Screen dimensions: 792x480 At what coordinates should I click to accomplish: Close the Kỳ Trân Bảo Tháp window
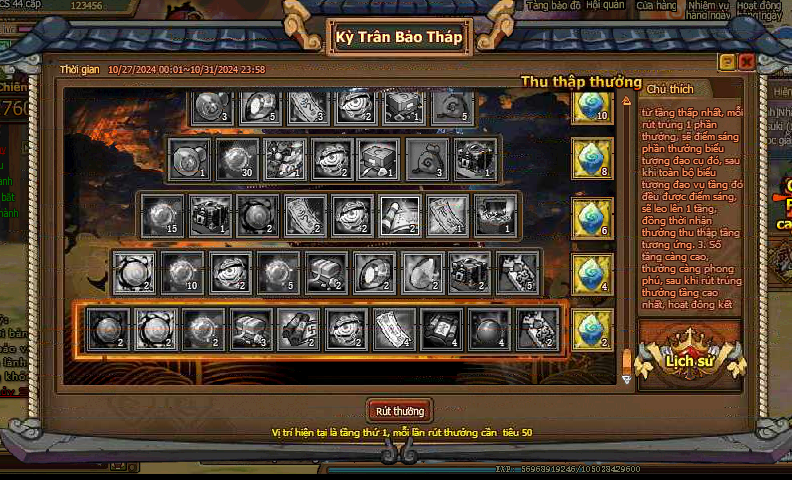pos(746,62)
